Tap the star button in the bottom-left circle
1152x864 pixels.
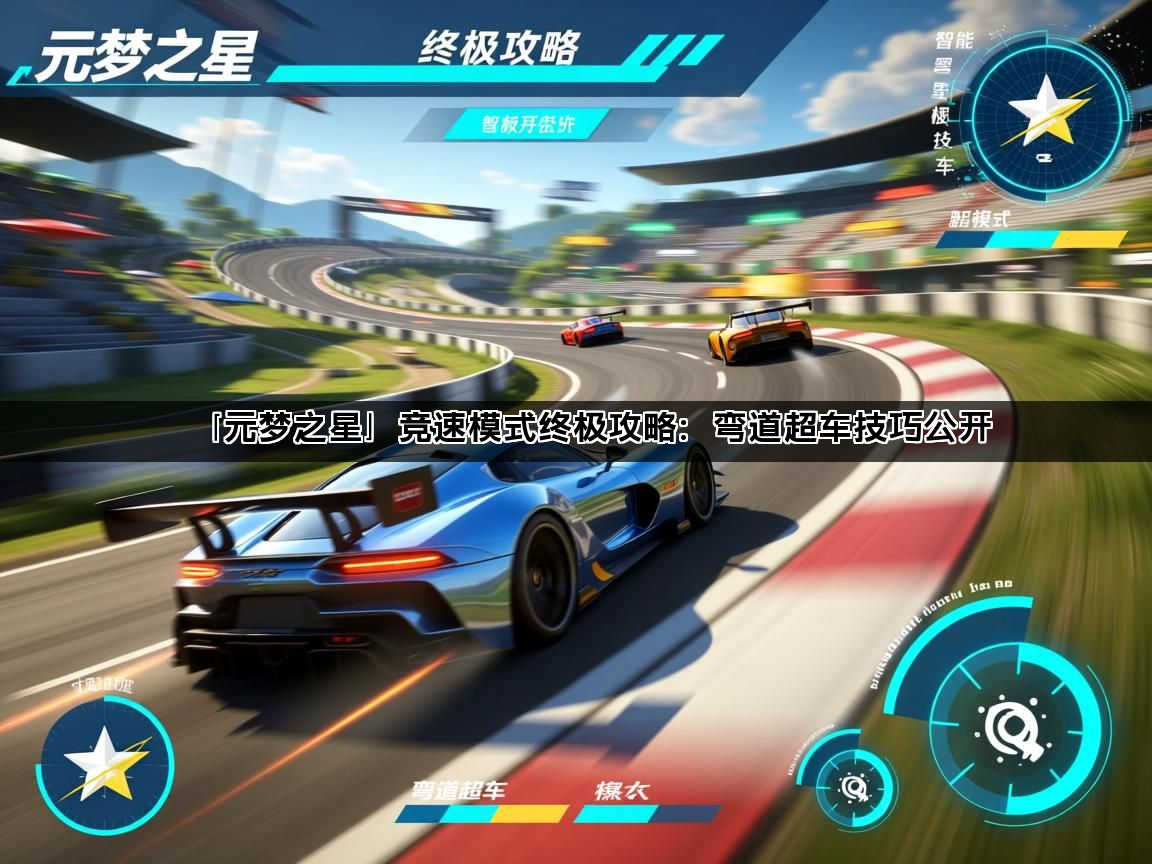[104, 765]
